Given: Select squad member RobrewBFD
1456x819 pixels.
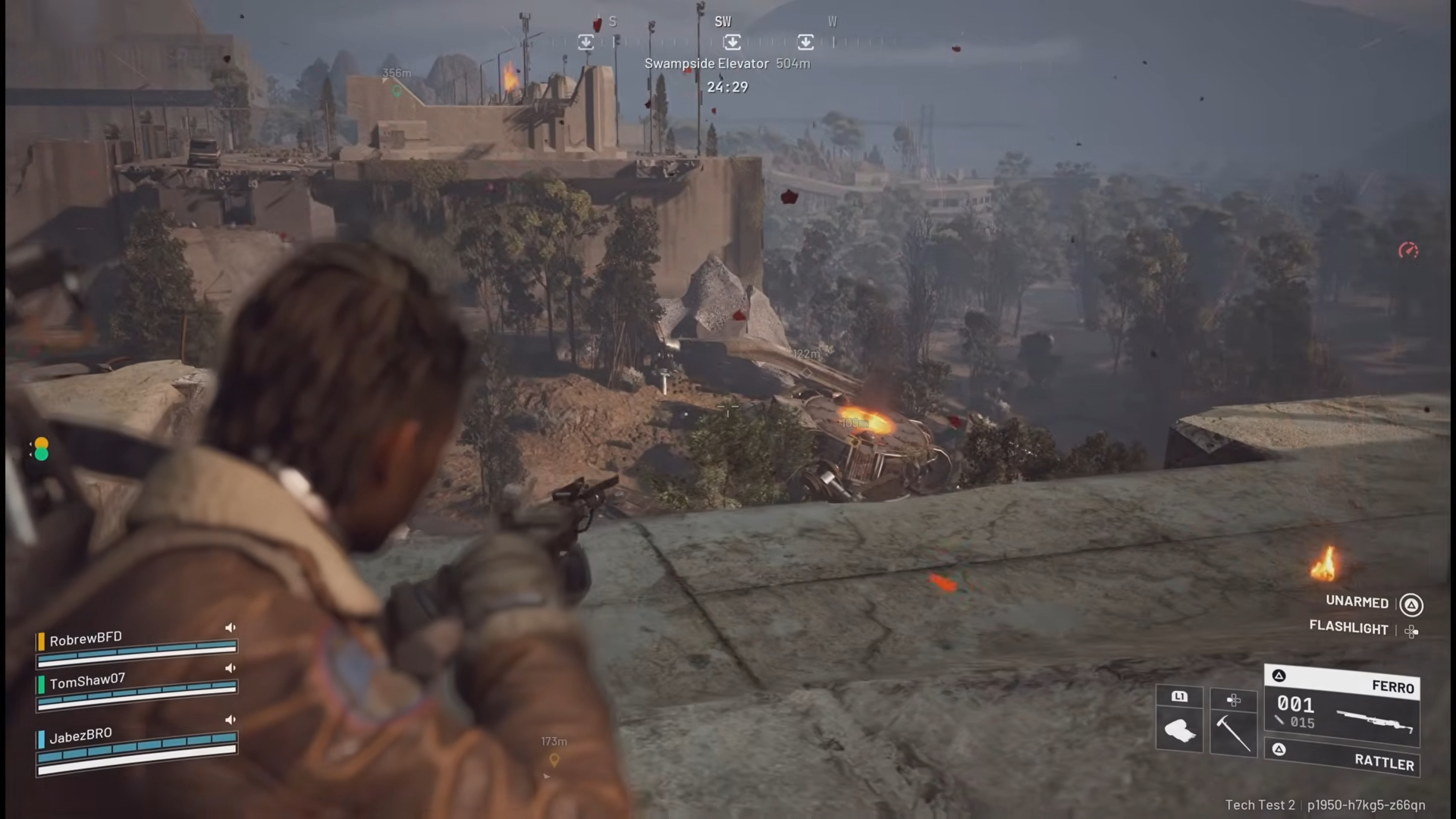Looking at the screenshot, I should [x=86, y=639].
